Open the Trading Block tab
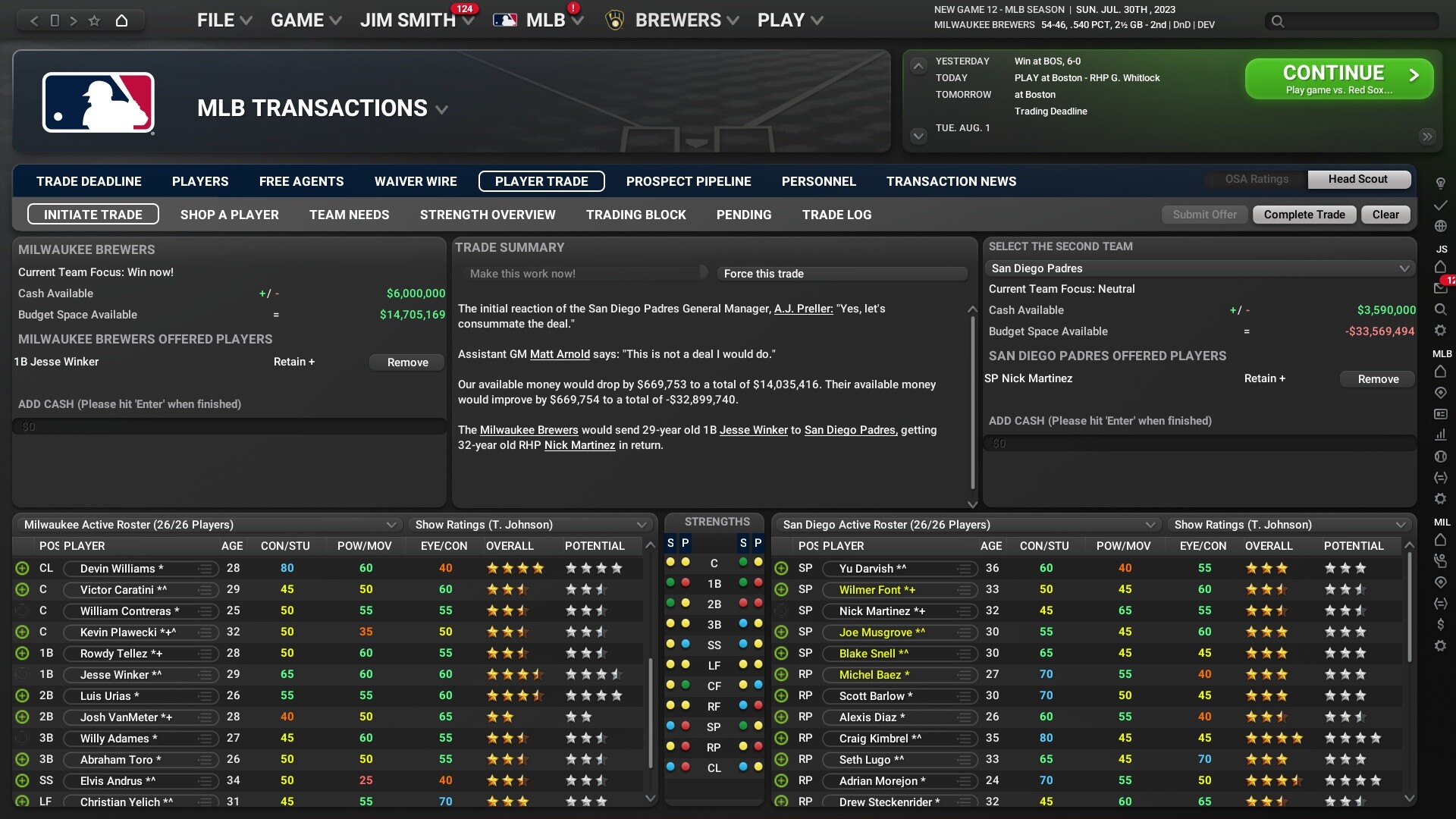This screenshot has height=819, width=1456. pos(635,215)
